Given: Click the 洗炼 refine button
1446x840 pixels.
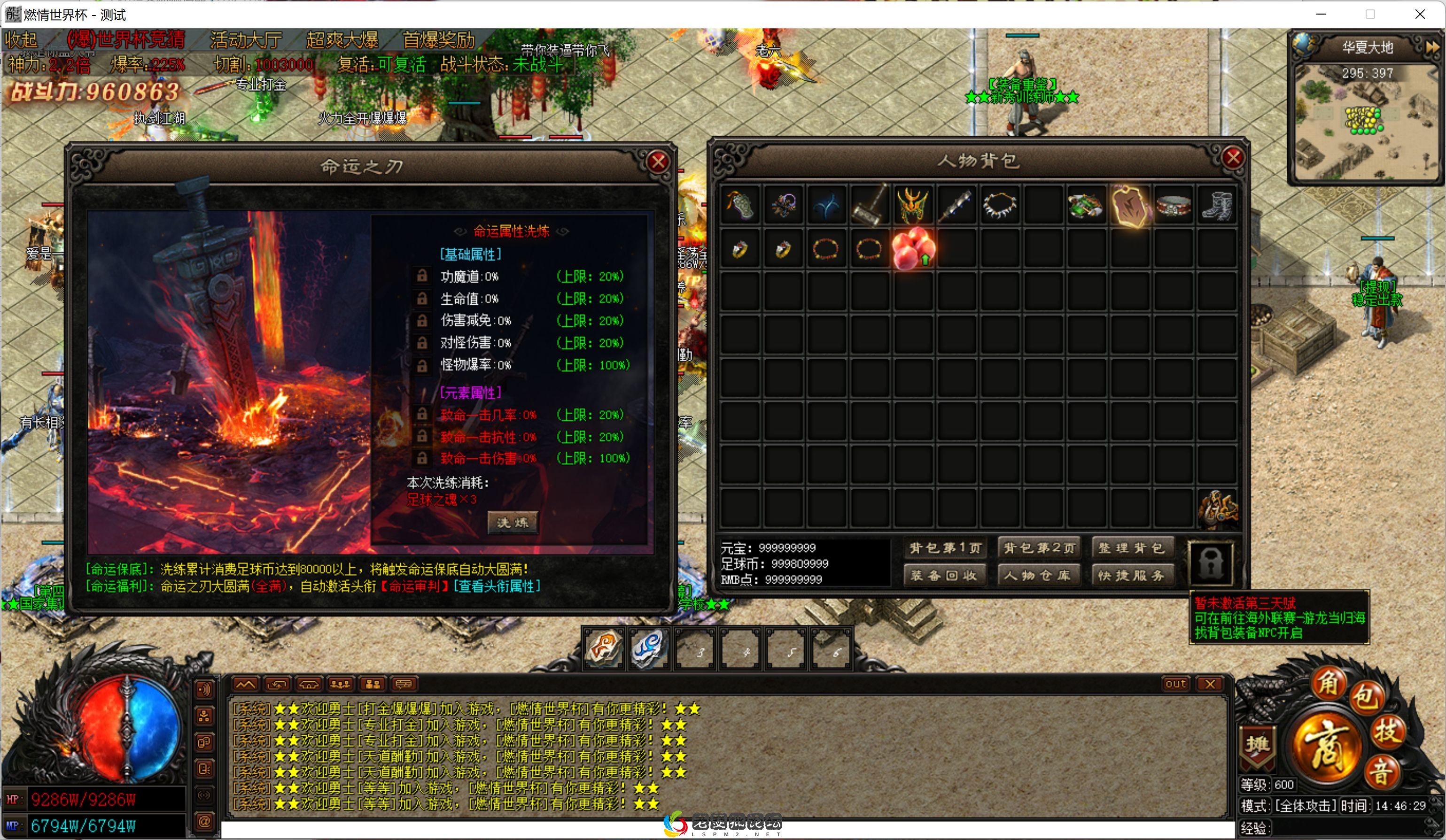Looking at the screenshot, I should [x=512, y=522].
